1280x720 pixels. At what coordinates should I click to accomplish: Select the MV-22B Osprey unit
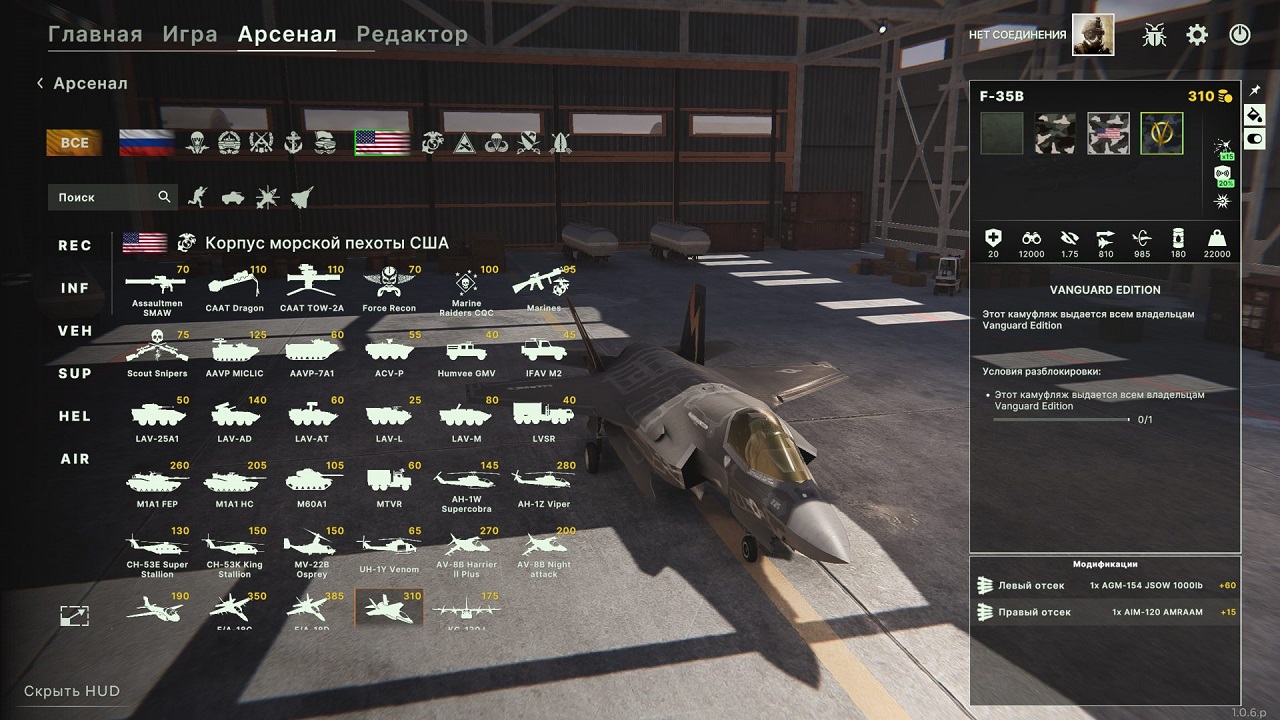coord(311,552)
